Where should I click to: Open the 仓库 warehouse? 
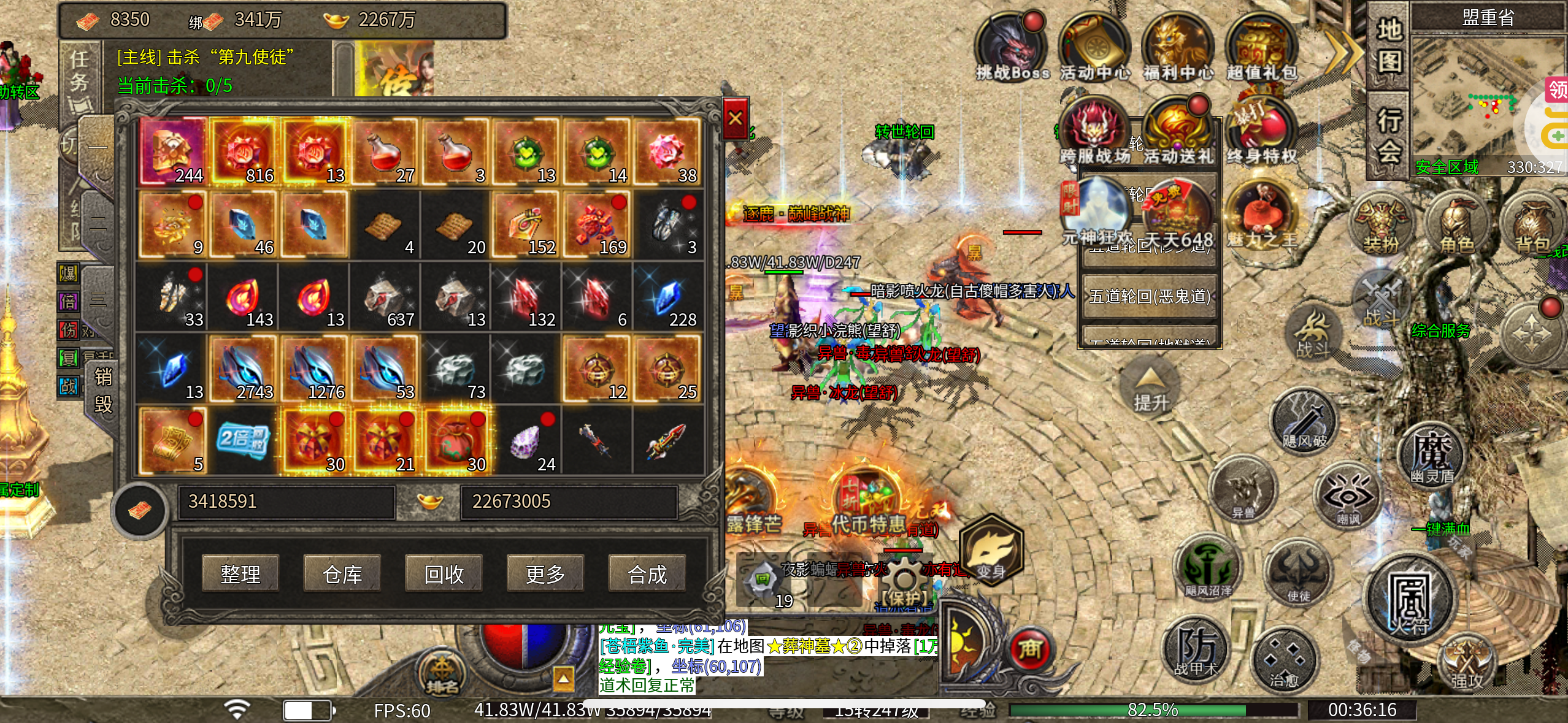pyautogui.click(x=342, y=573)
